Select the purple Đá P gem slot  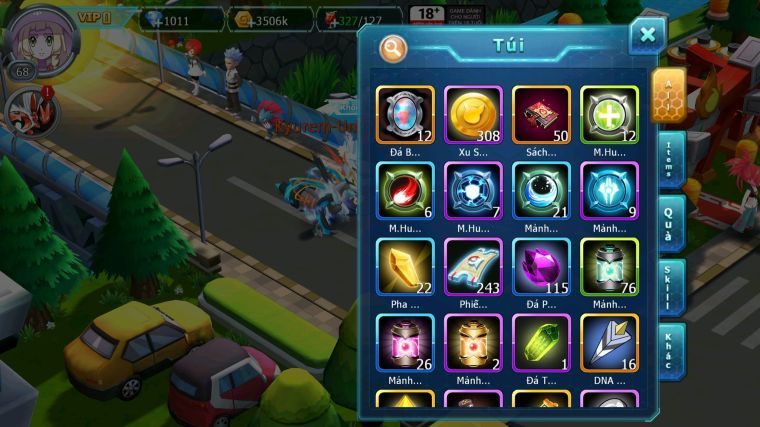541,266
